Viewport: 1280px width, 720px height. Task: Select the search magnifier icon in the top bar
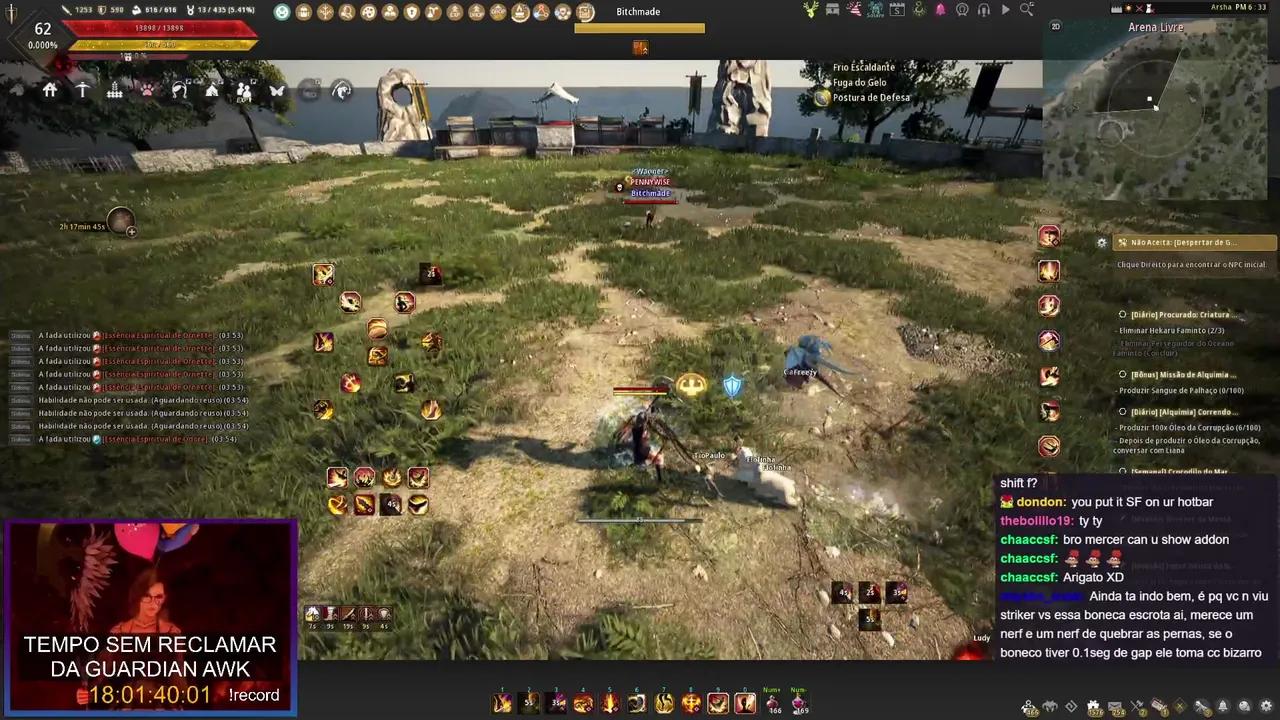(1026, 9)
